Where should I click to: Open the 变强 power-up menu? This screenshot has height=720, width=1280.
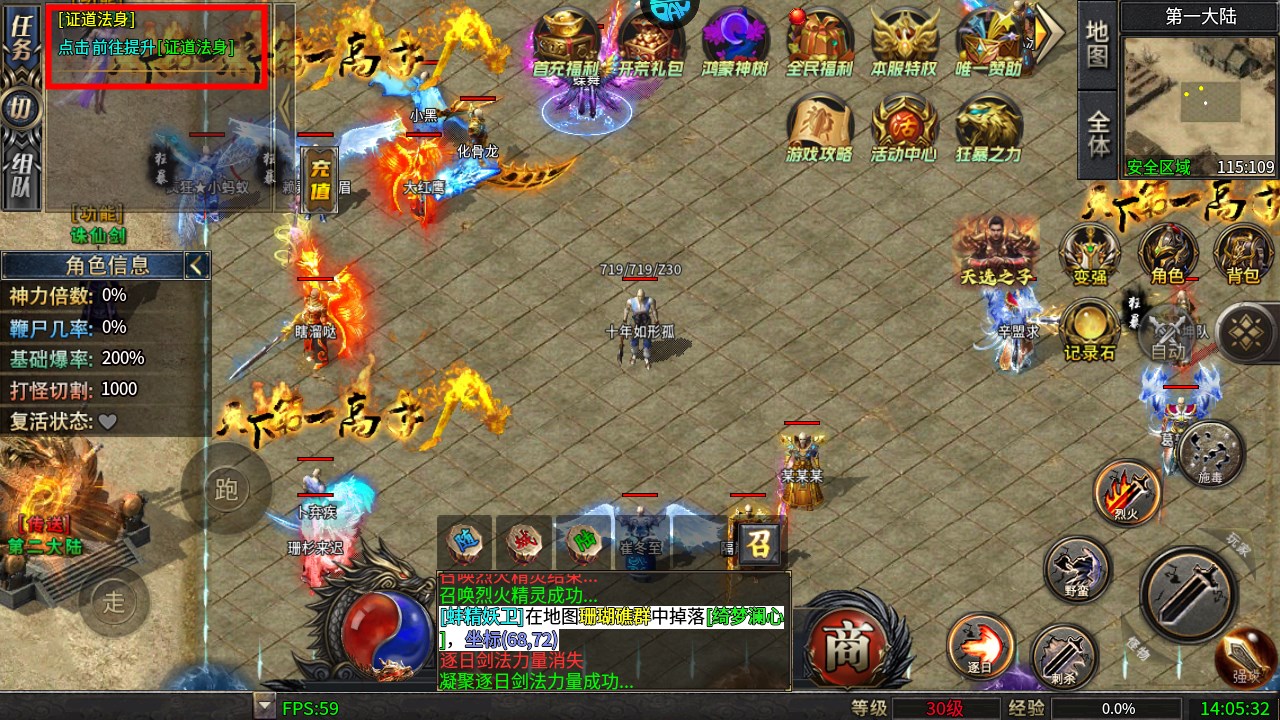(1090, 254)
